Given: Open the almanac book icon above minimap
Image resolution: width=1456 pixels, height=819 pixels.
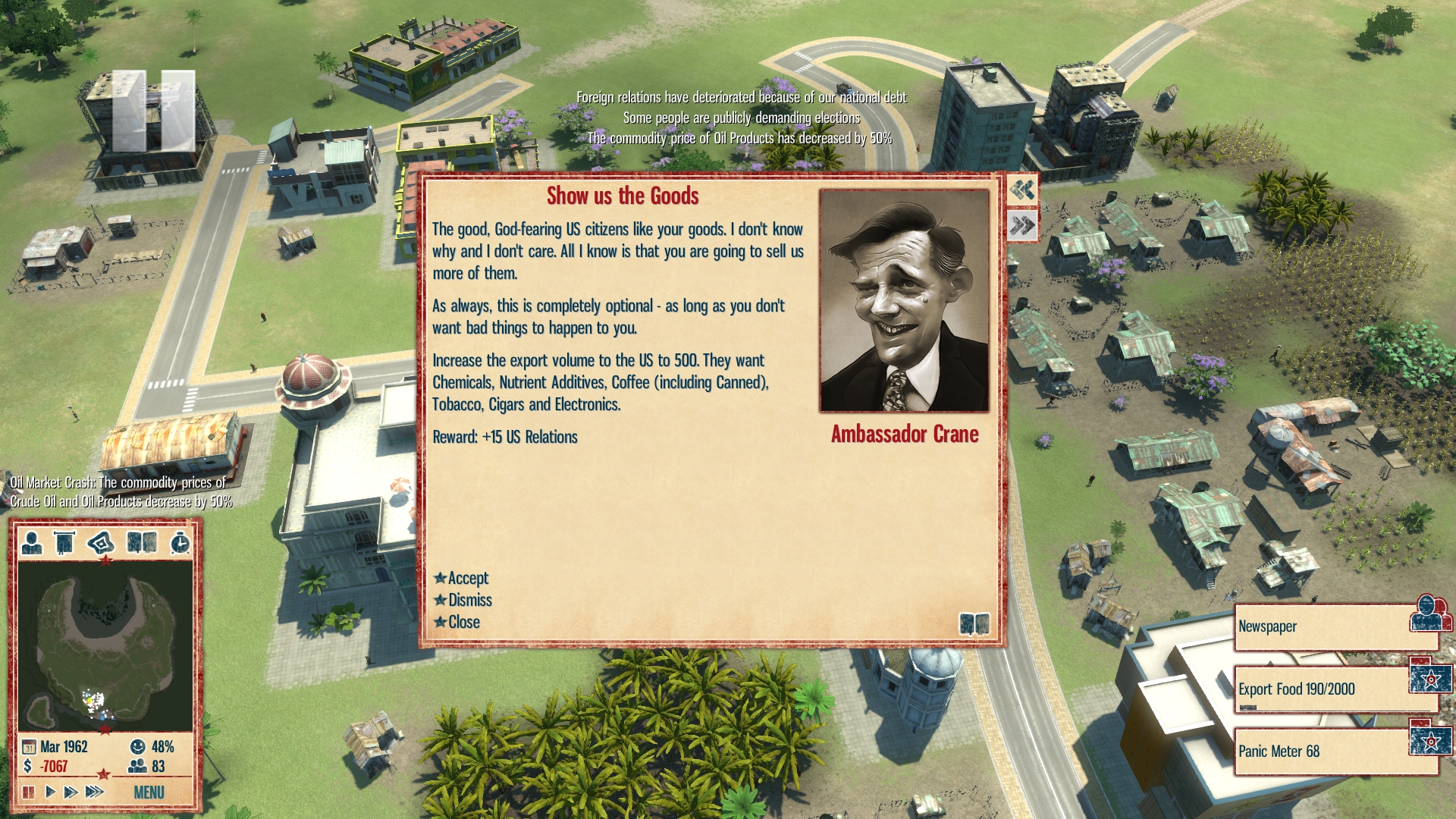Looking at the screenshot, I should pos(142,543).
